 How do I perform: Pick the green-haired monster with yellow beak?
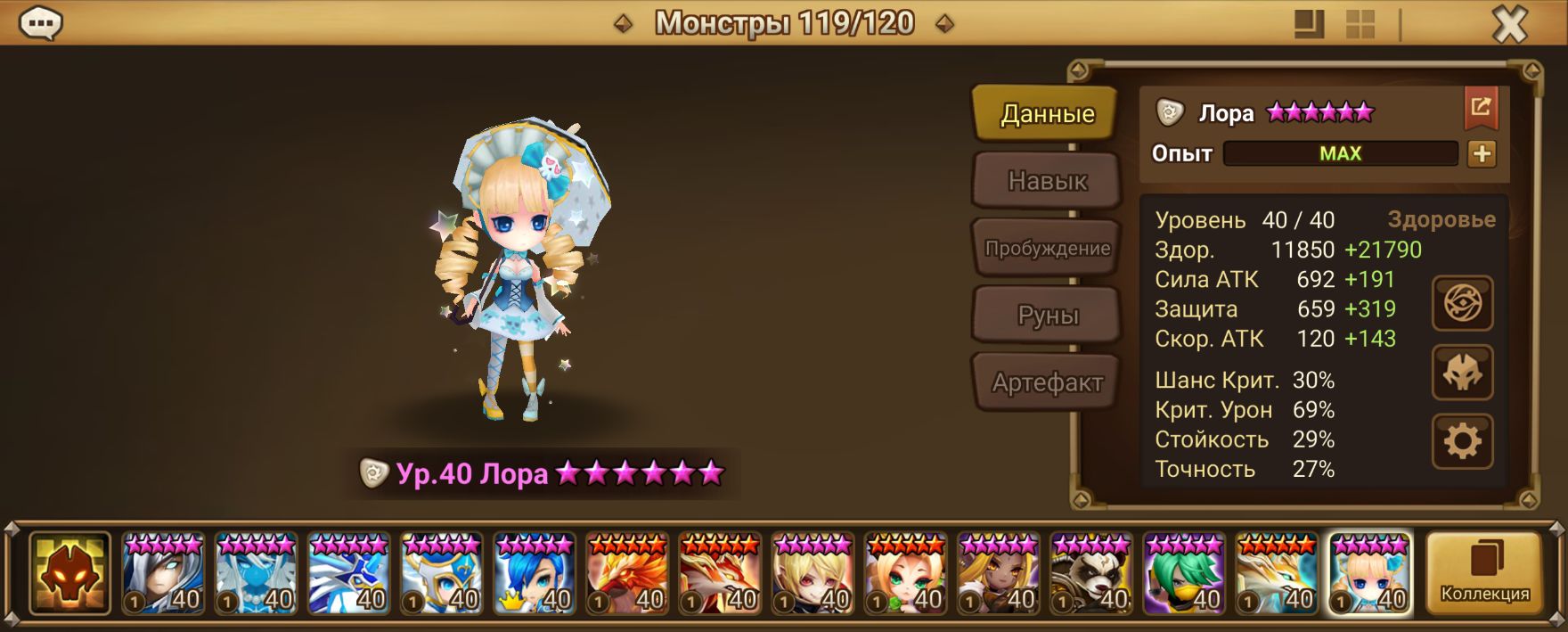click(1184, 575)
